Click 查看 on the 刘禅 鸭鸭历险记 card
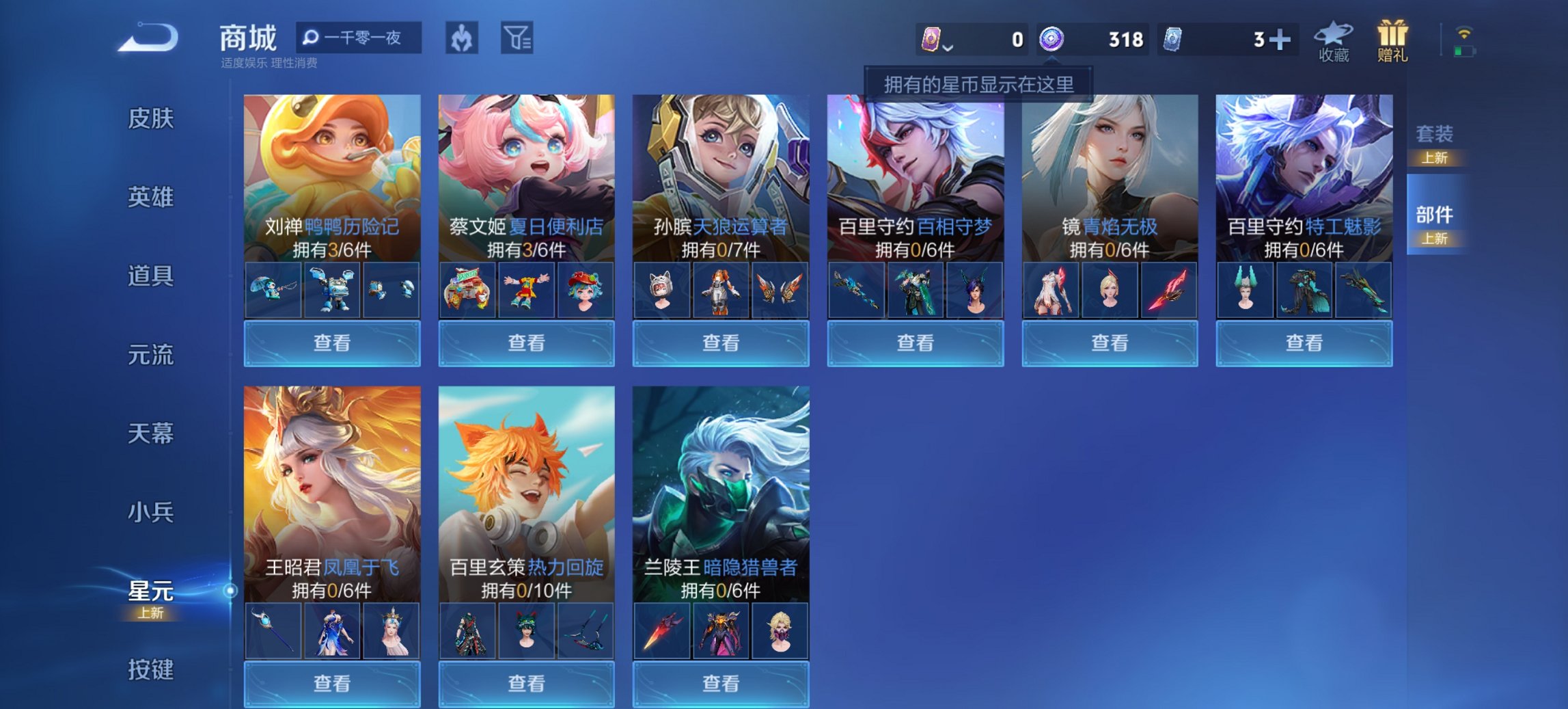The height and width of the screenshot is (709, 1568). pyautogui.click(x=331, y=343)
